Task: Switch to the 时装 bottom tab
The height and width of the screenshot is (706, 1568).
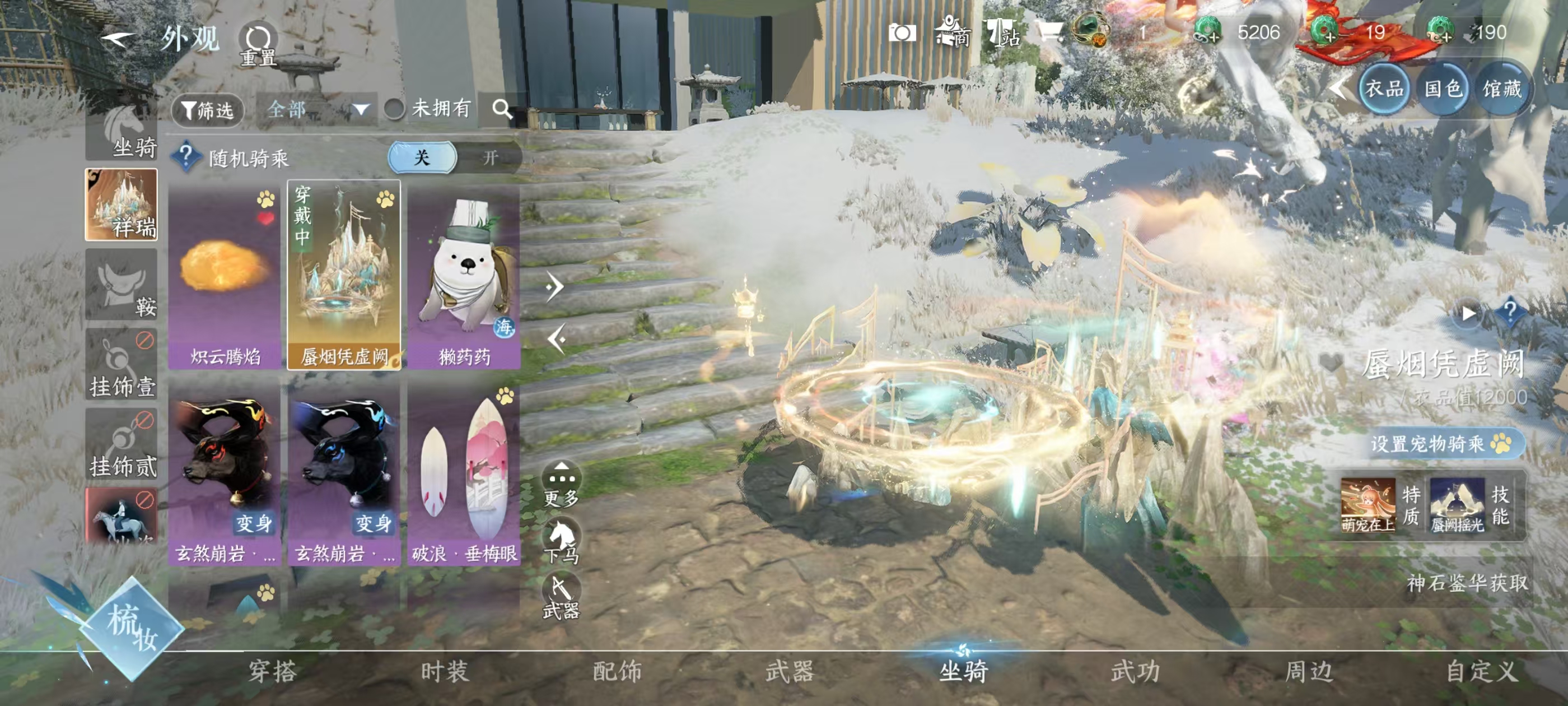Action: 445,671
